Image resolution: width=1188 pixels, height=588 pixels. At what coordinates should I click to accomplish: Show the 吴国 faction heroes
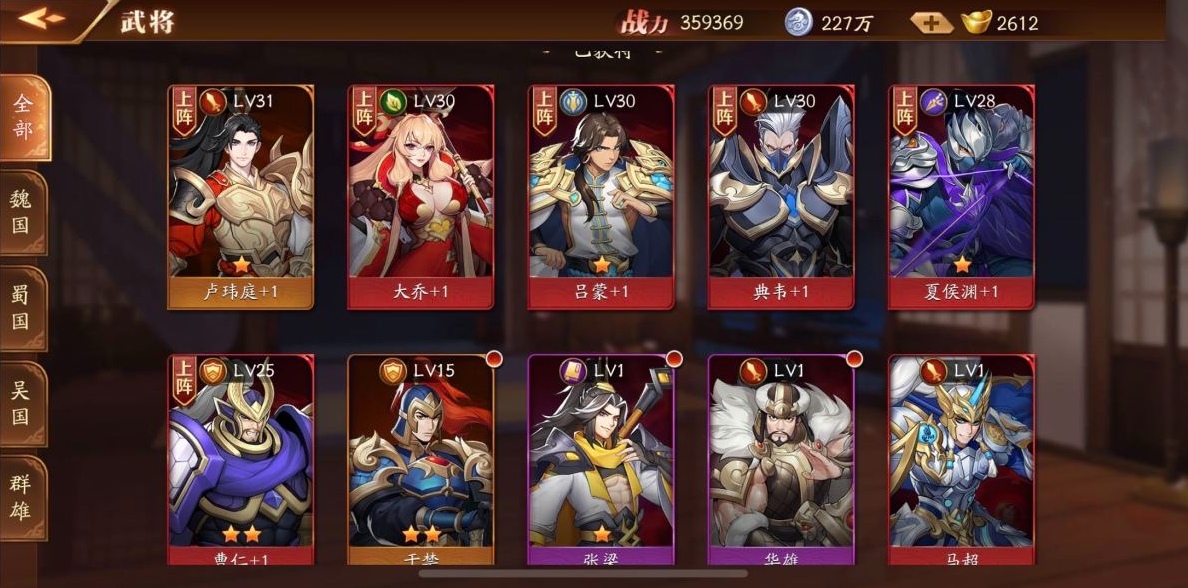coord(22,403)
